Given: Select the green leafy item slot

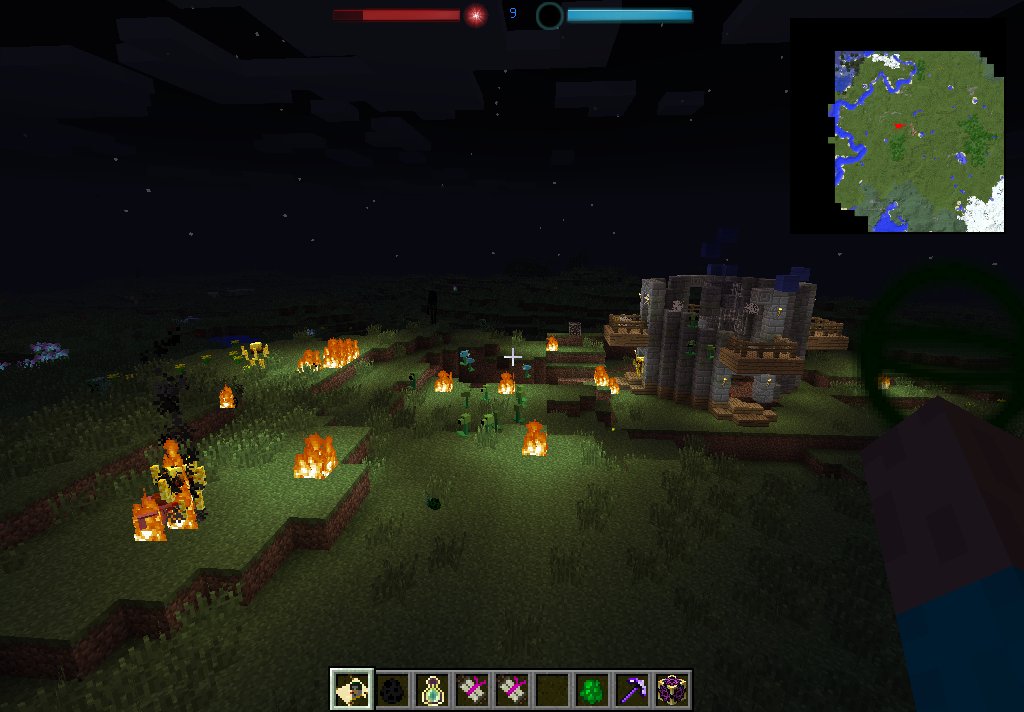Looking at the screenshot, I should click(592, 690).
